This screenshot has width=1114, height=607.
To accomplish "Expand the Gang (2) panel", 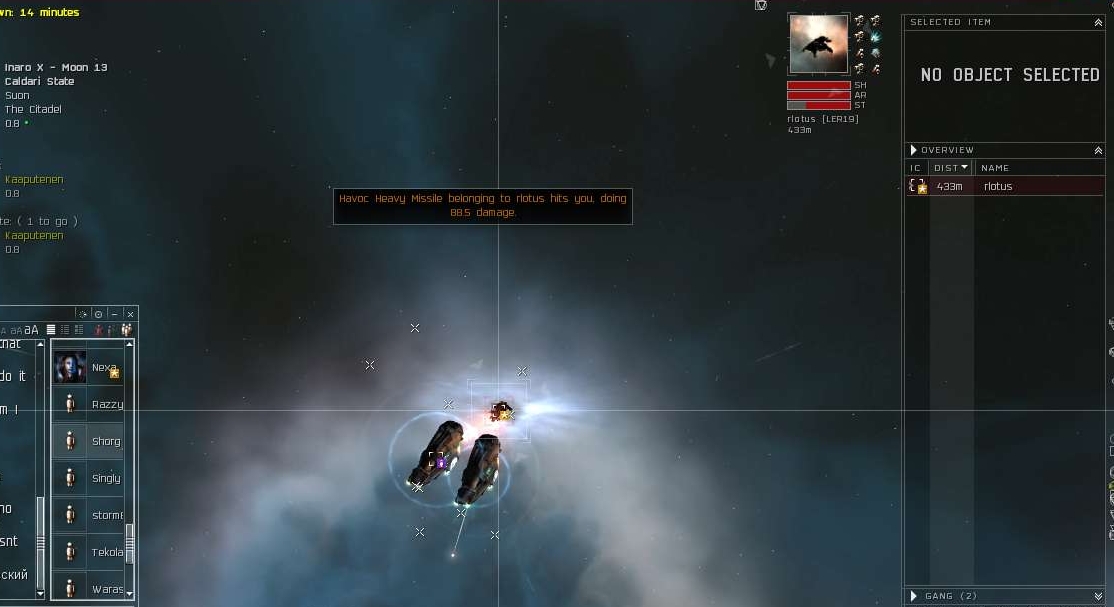I will click(x=1098, y=596).
